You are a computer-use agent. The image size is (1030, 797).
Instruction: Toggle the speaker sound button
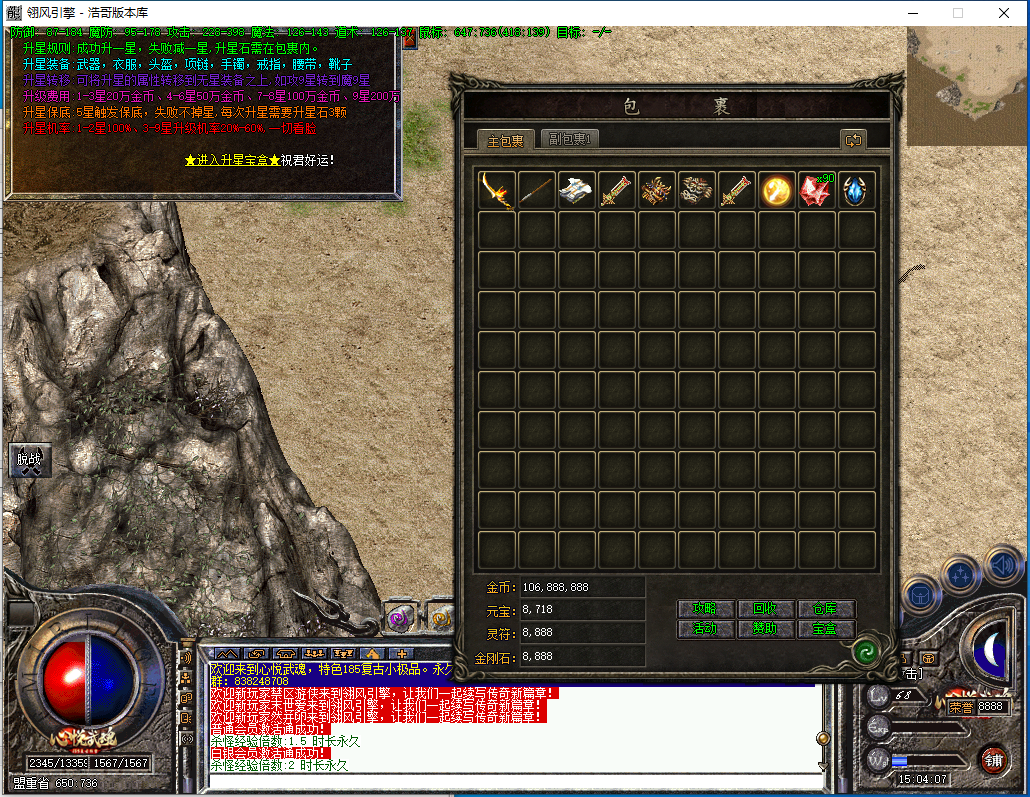click(x=1001, y=566)
